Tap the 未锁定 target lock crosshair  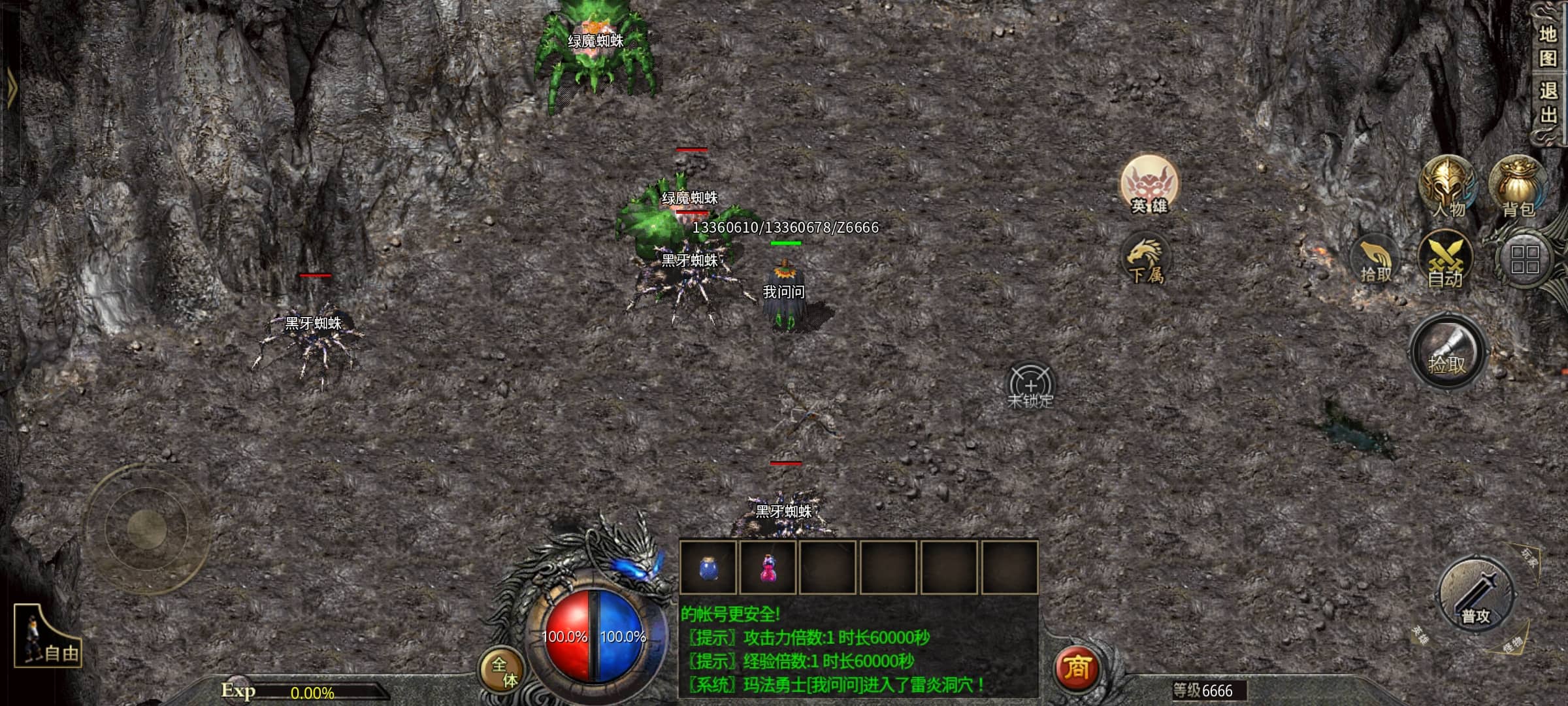1030,387
